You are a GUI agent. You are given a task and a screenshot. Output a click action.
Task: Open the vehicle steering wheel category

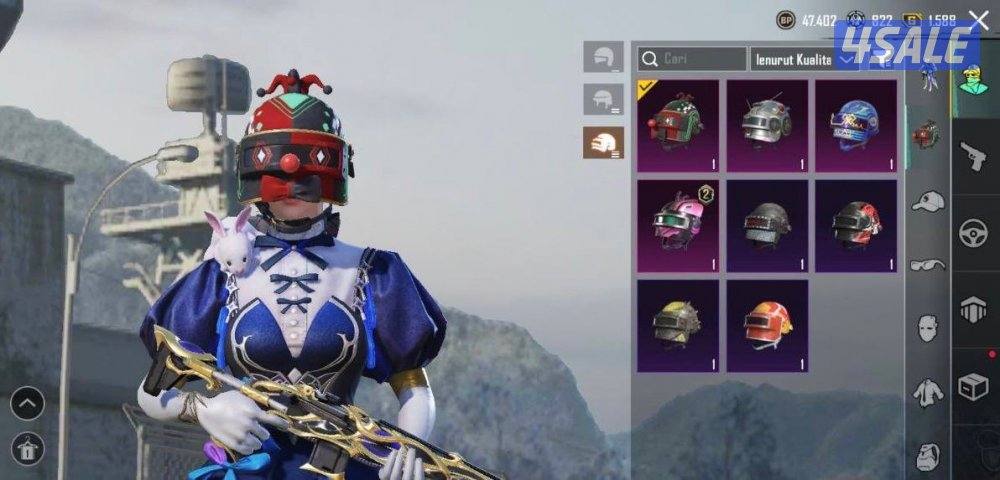973,233
